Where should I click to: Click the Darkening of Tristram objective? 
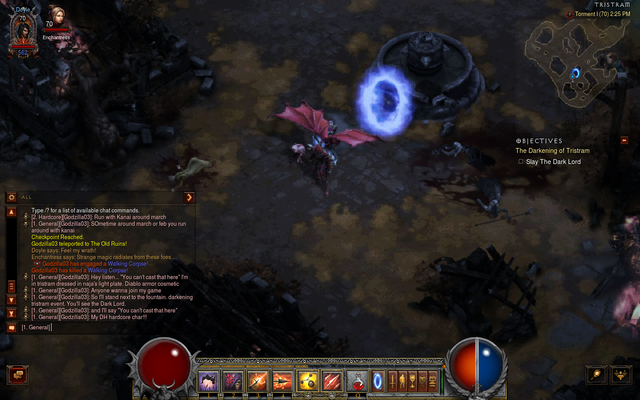[x=552, y=150]
